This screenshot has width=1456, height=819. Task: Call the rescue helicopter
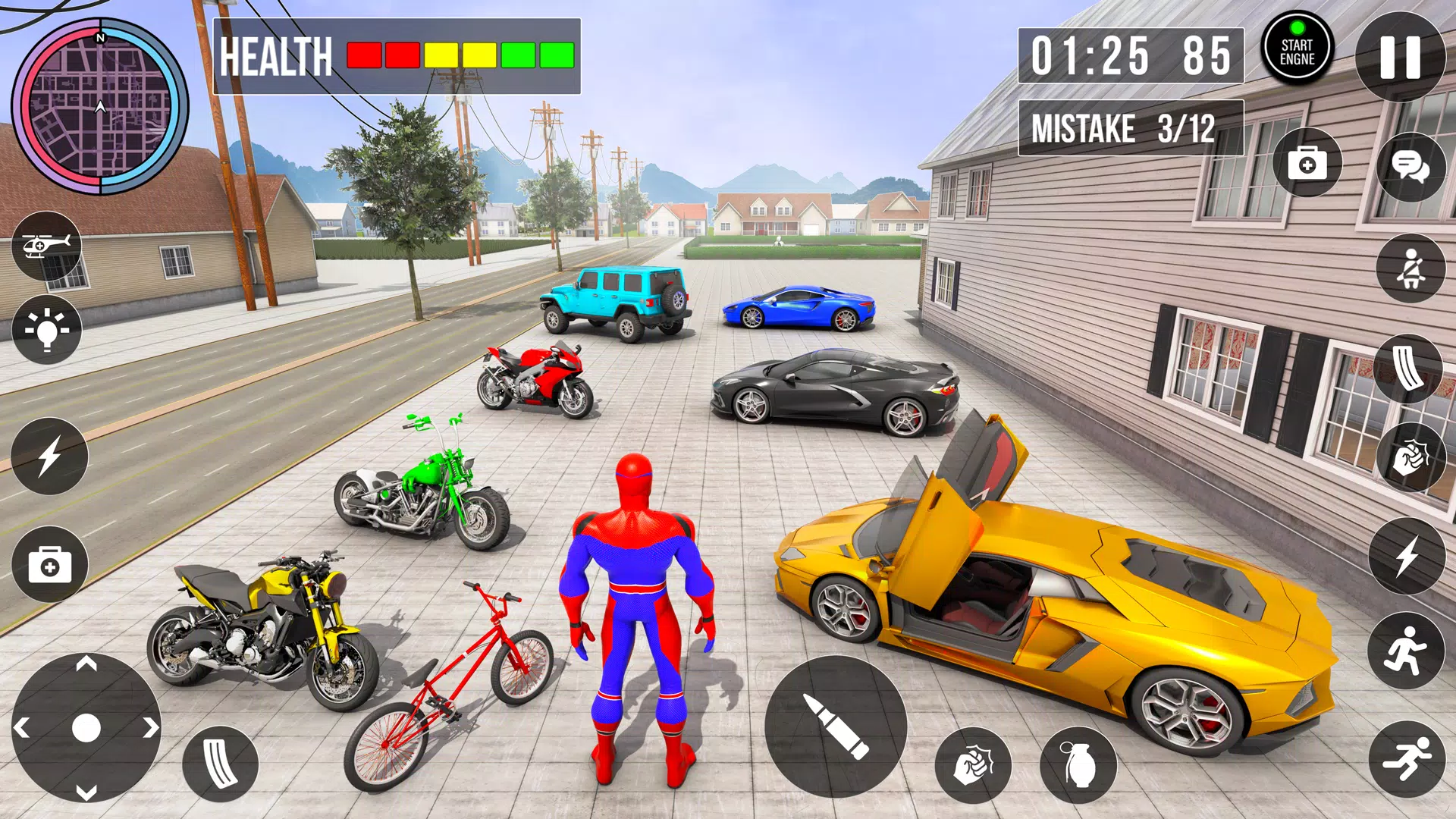pos(47,246)
